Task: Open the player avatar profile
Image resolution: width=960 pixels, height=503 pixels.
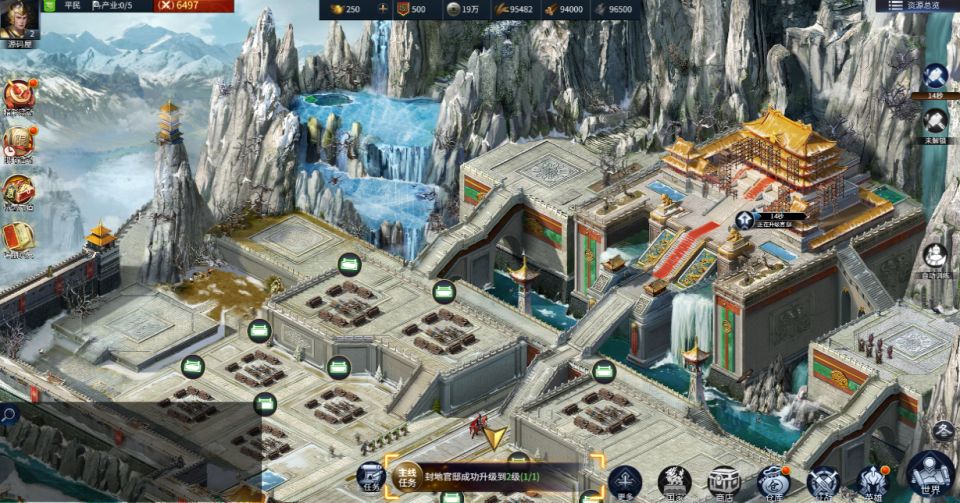Action: click(18, 17)
